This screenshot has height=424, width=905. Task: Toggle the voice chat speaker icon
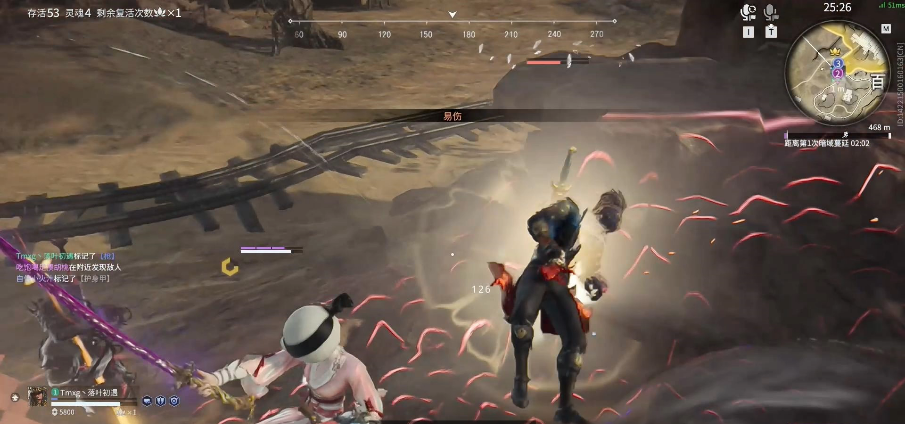[747, 12]
